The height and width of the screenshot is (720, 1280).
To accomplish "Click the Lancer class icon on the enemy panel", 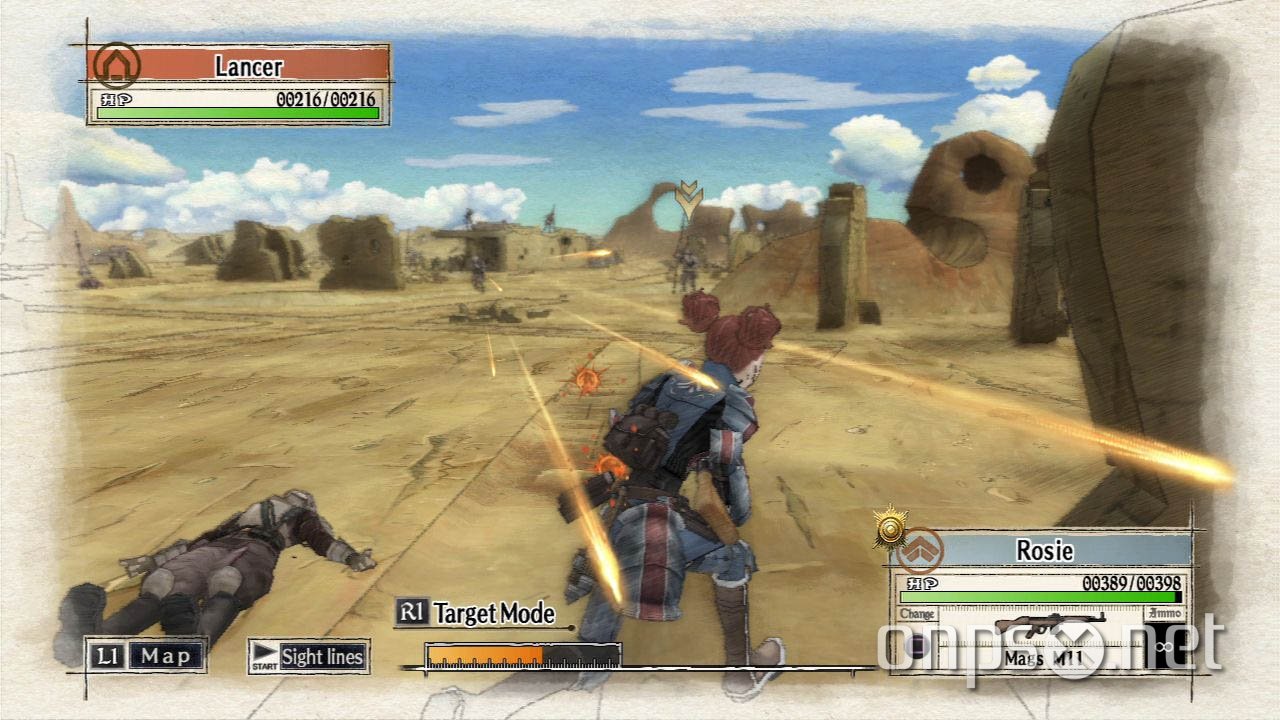I will [117, 65].
